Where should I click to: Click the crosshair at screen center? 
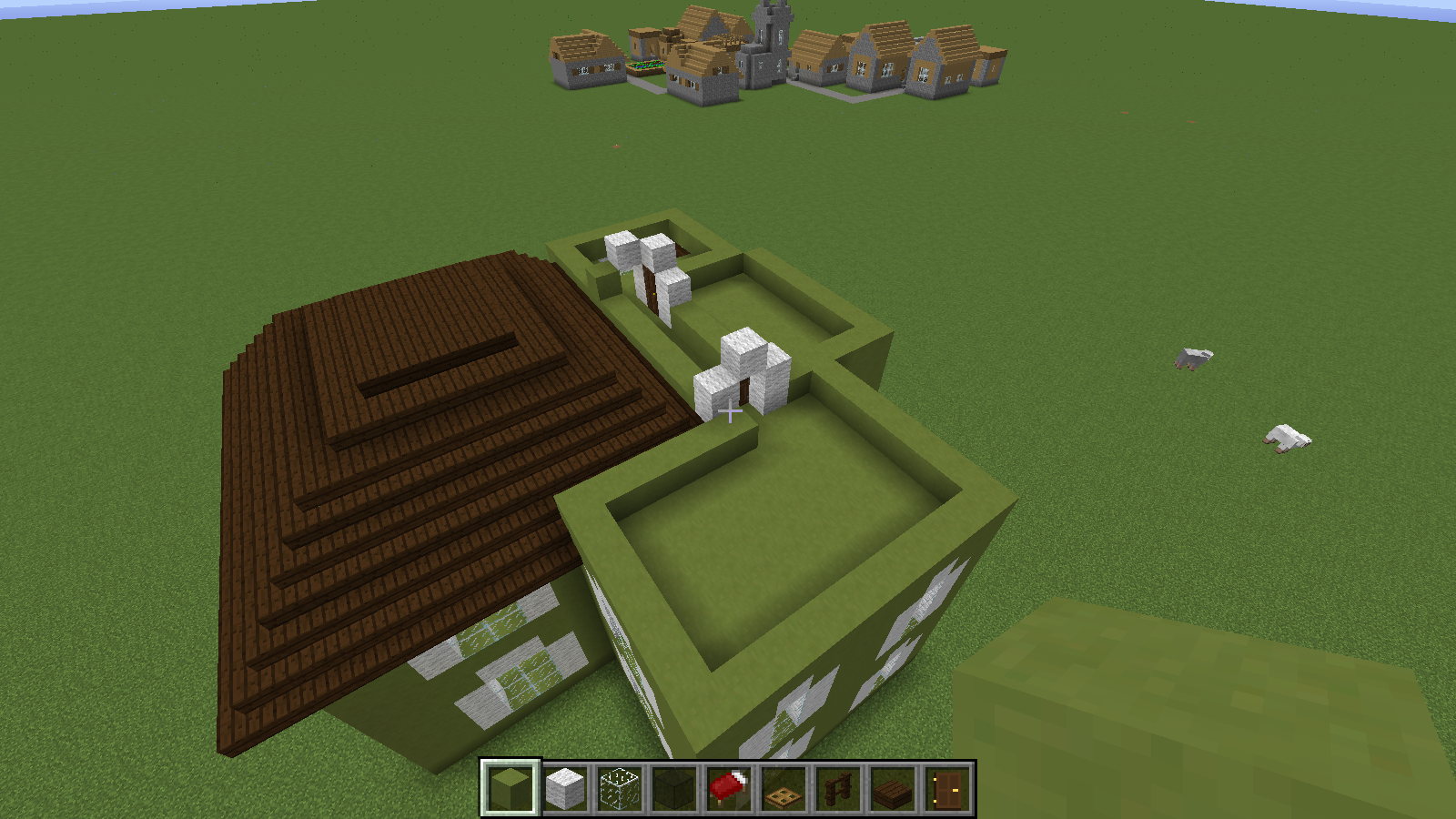click(728, 411)
